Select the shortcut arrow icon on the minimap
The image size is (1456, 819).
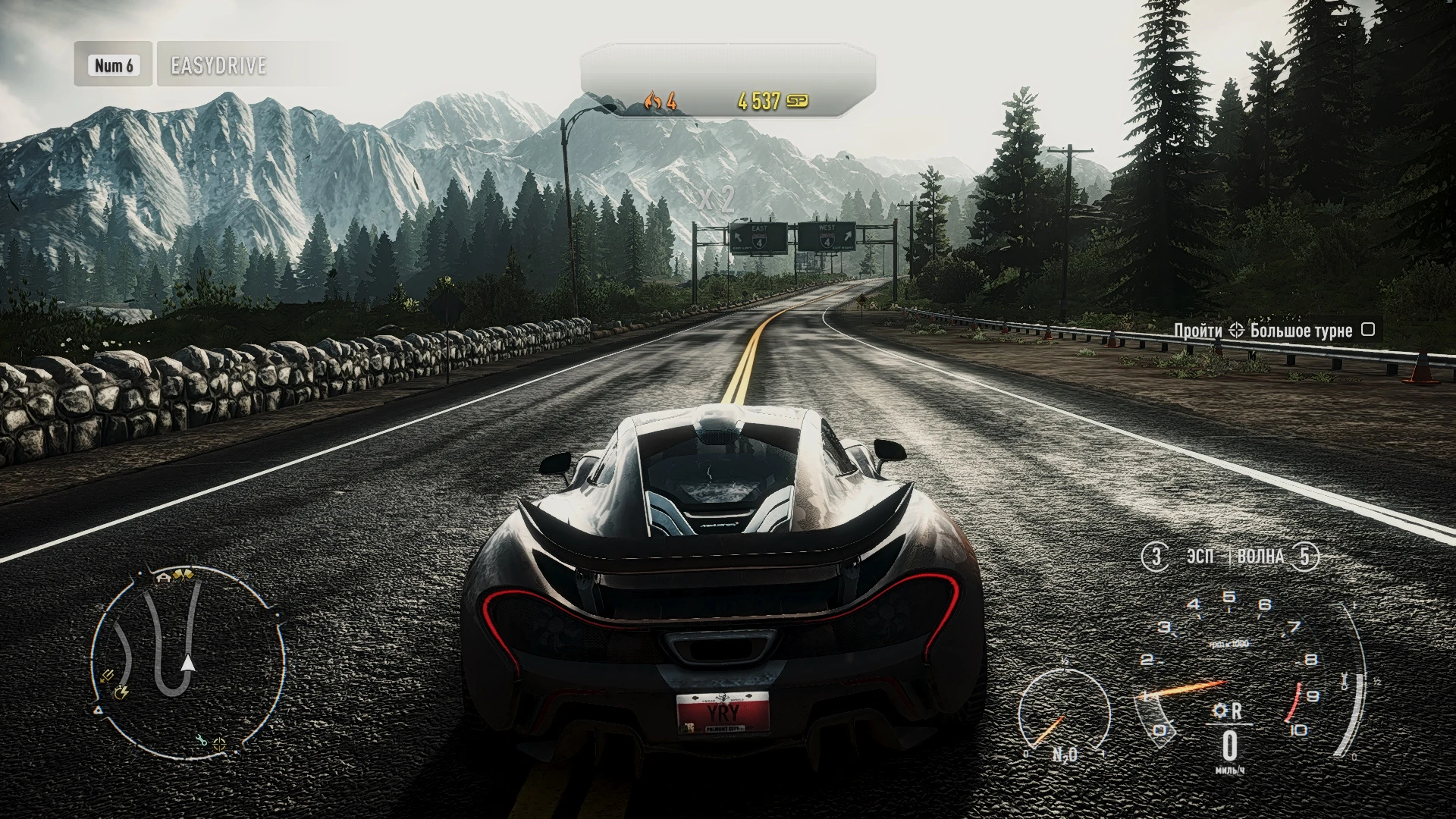(107, 675)
